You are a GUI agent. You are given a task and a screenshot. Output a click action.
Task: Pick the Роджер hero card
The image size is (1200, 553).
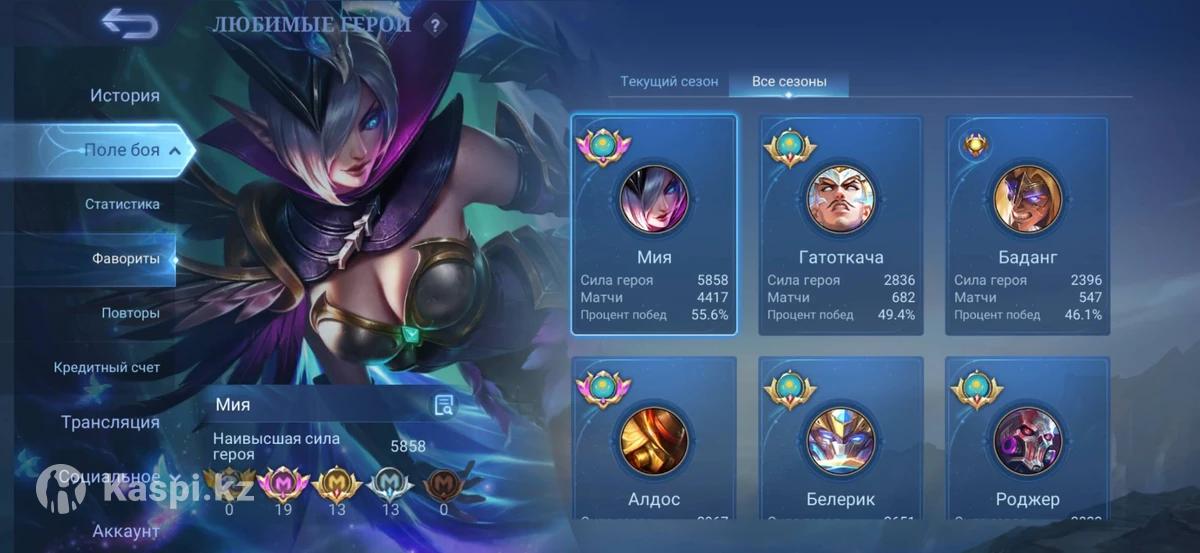point(1027,438)
